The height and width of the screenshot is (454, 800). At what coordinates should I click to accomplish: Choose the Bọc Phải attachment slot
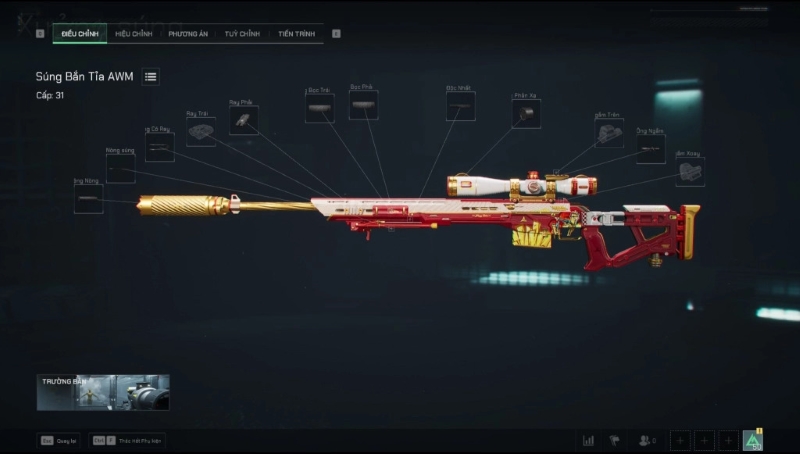[x=363, y=105]
